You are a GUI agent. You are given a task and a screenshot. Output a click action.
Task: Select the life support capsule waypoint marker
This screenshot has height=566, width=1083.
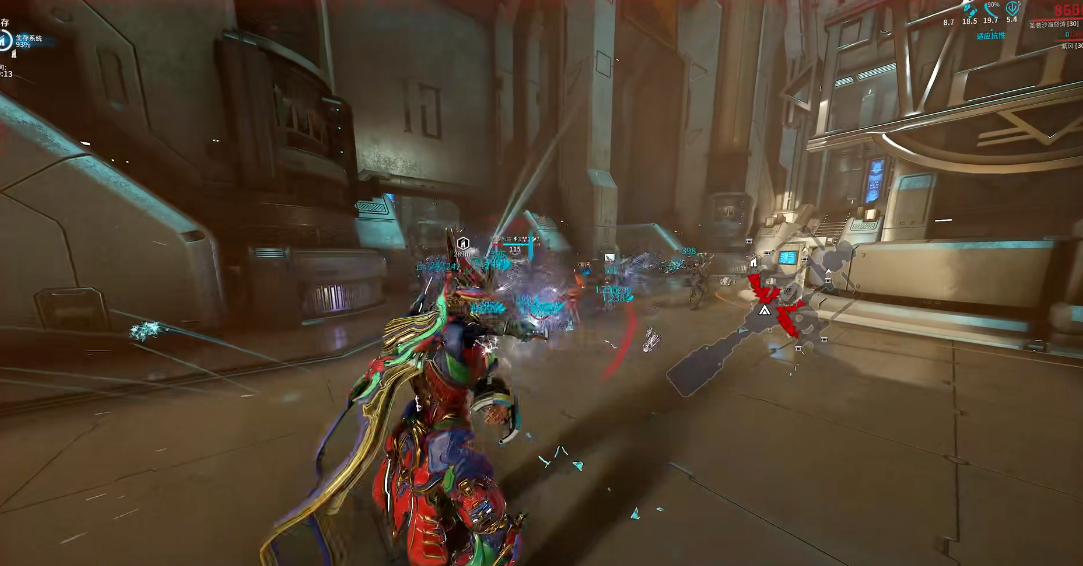[x=463, y=243]
